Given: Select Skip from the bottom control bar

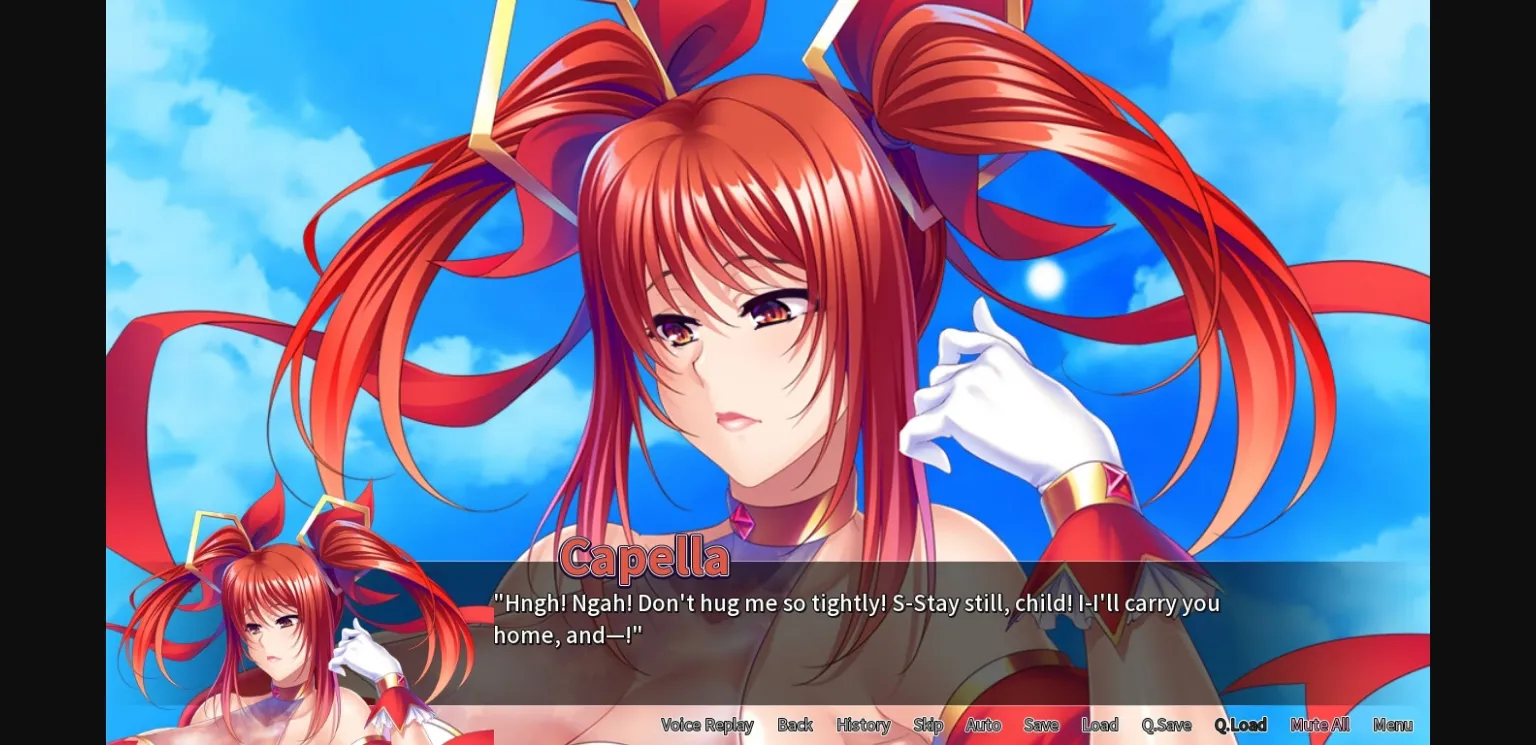Looking at the screenshot, I should click(928, 724).
